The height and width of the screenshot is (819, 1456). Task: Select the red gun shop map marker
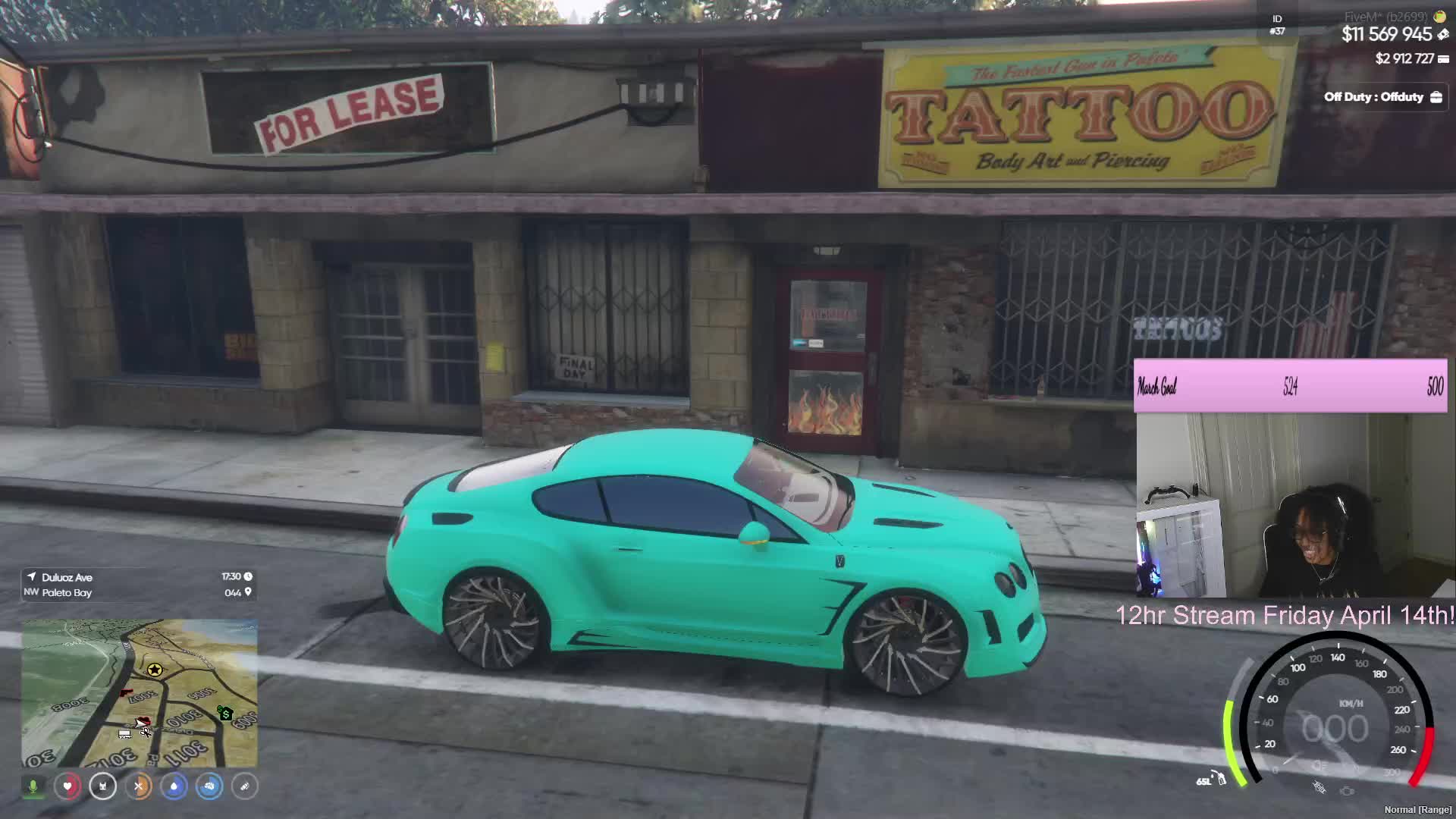pyautogui.click(x=127, y=692)
